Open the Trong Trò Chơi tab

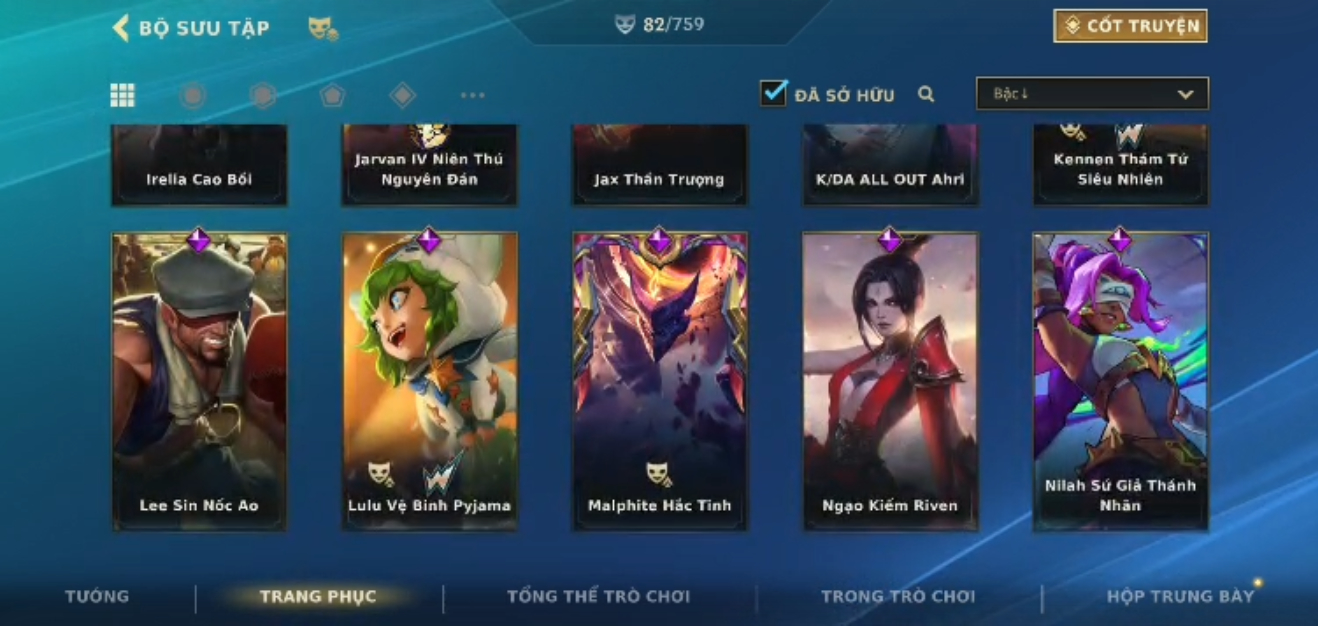tap(897, 597)
